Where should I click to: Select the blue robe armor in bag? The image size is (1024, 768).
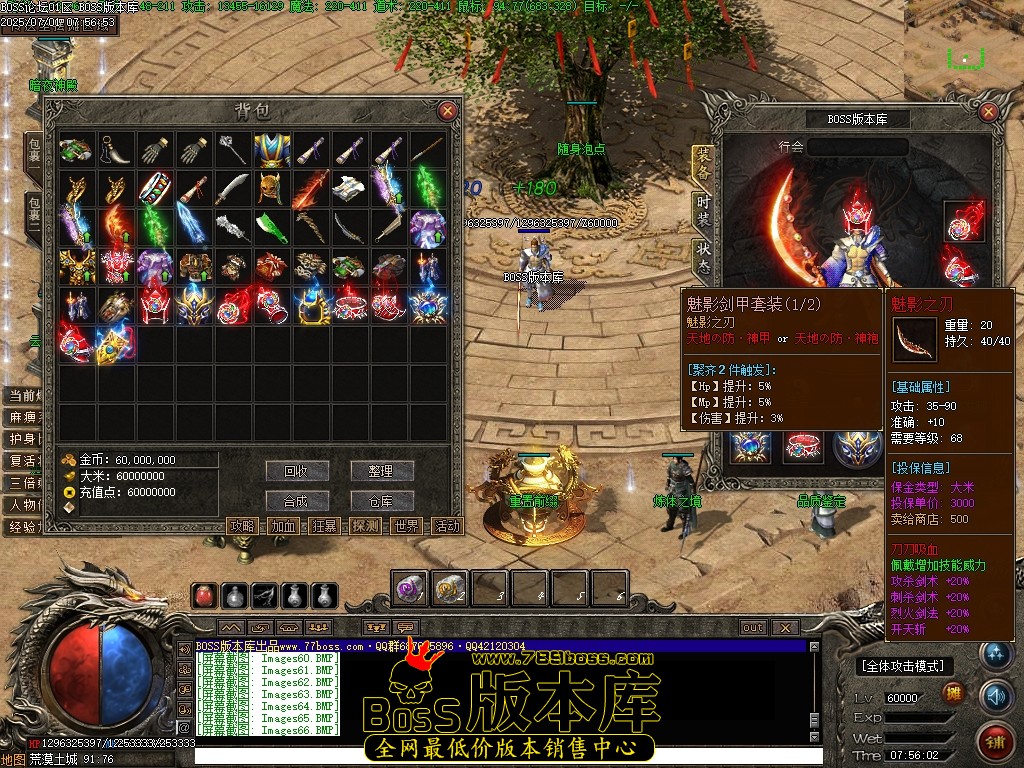tap(271, 151)
